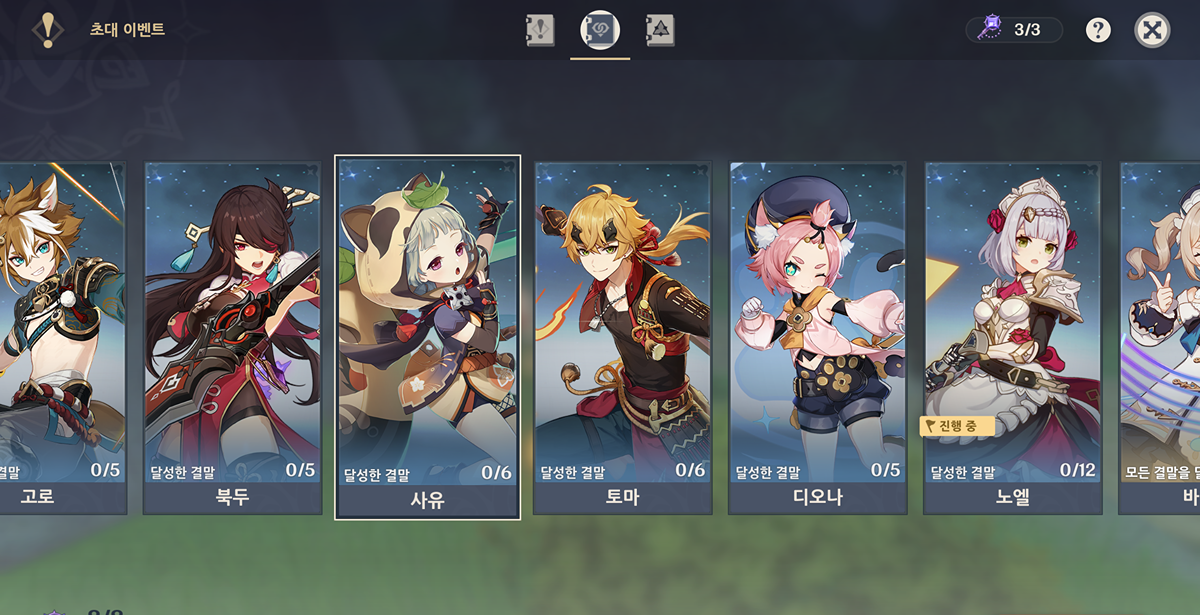The image size is (1200, 615).
Task: Select the 사유 (Sayu) hangout card
Action: tap(427, 337)
